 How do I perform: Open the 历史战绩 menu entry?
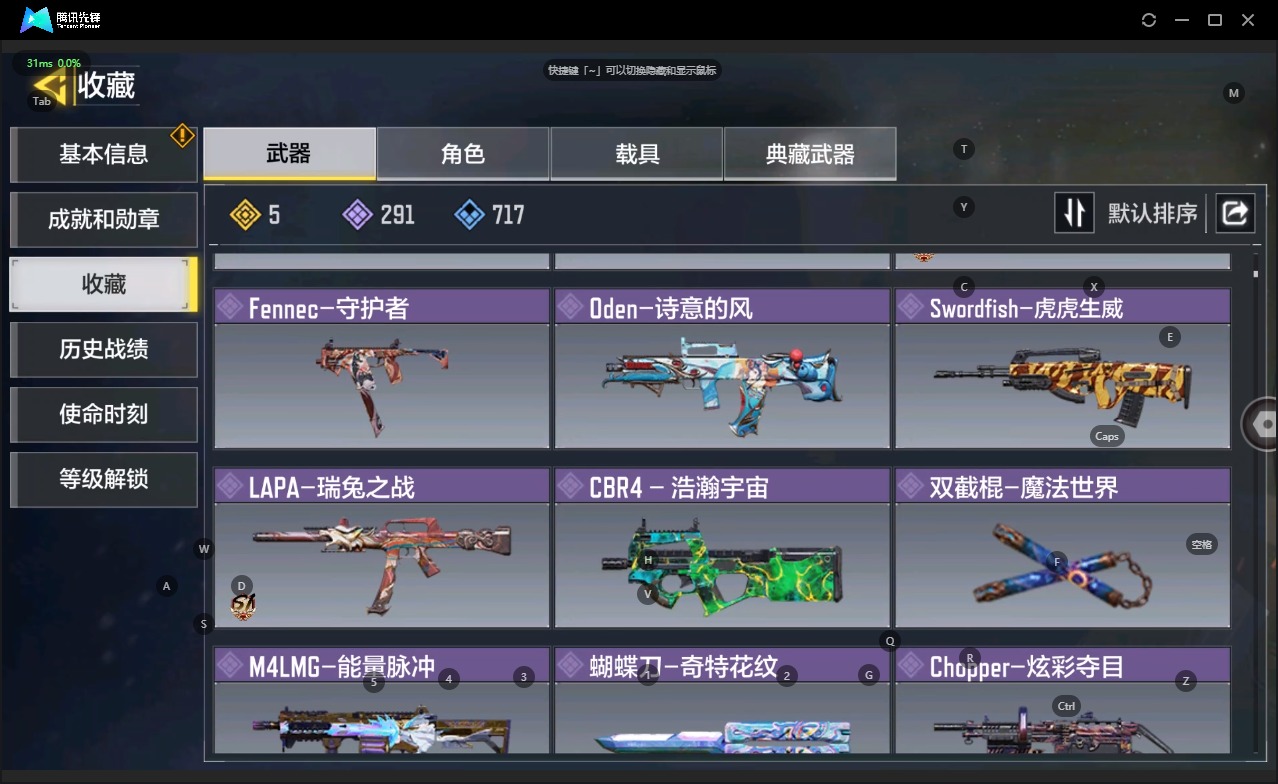pos(103,349)
